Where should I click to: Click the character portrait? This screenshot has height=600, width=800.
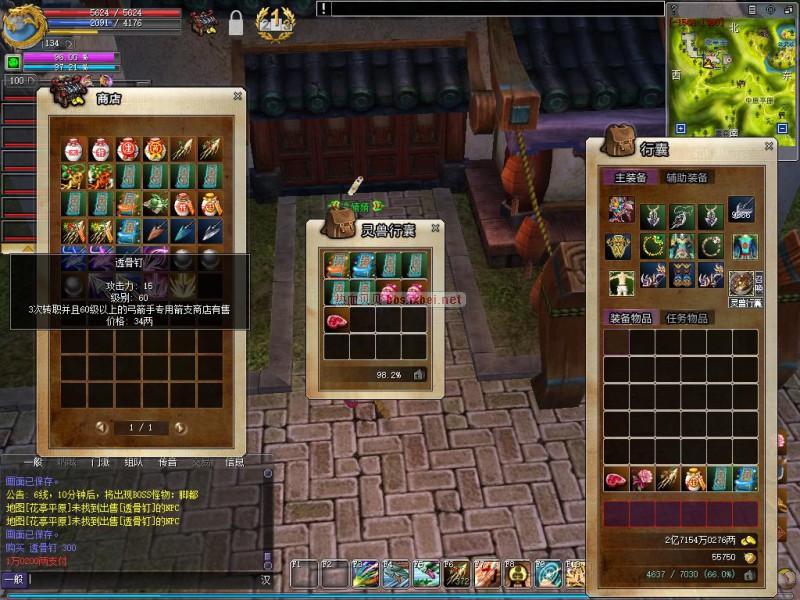coord(22,24)
